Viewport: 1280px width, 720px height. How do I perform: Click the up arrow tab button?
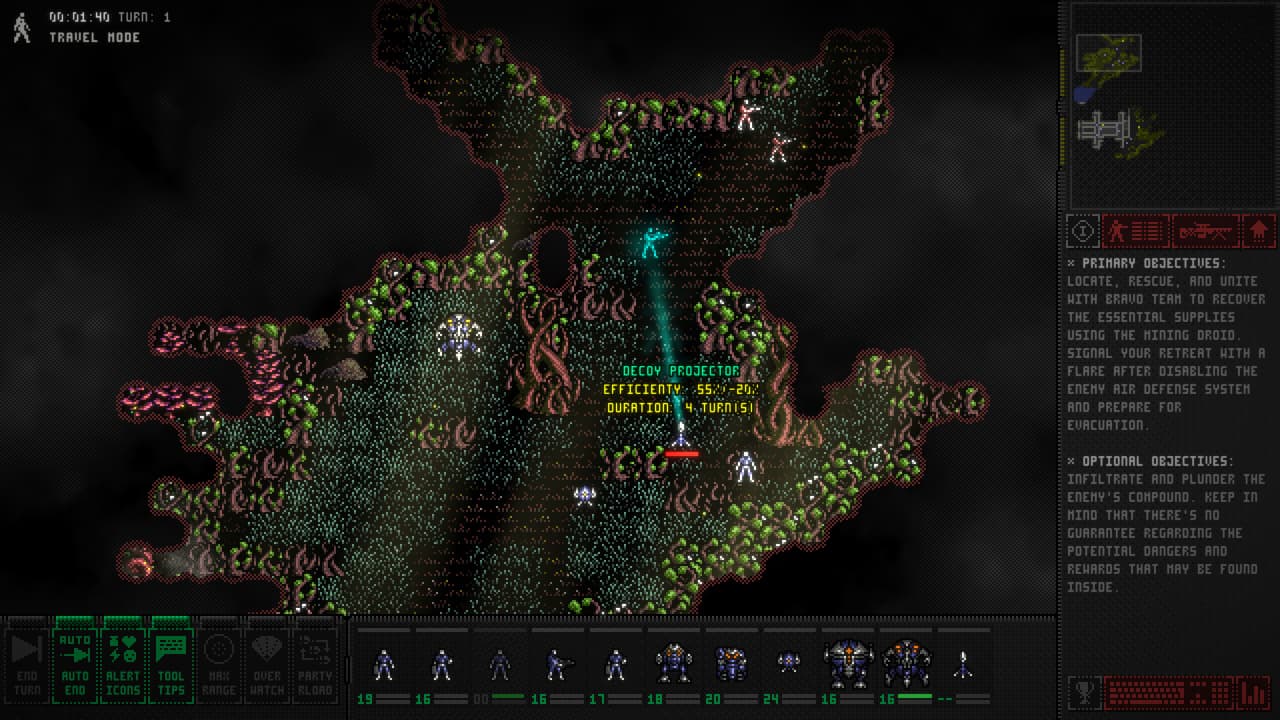click(1260, 231)
